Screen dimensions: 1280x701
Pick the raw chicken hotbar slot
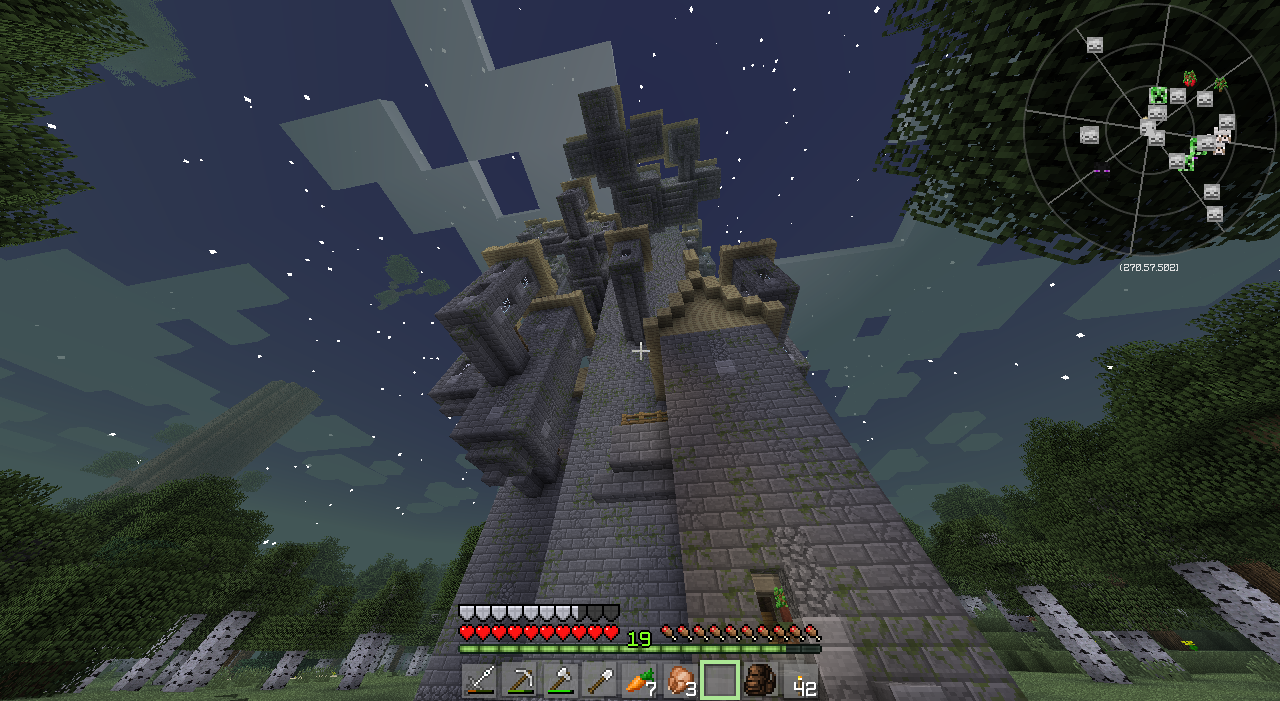pyautogui.click(x=680, y=680)
